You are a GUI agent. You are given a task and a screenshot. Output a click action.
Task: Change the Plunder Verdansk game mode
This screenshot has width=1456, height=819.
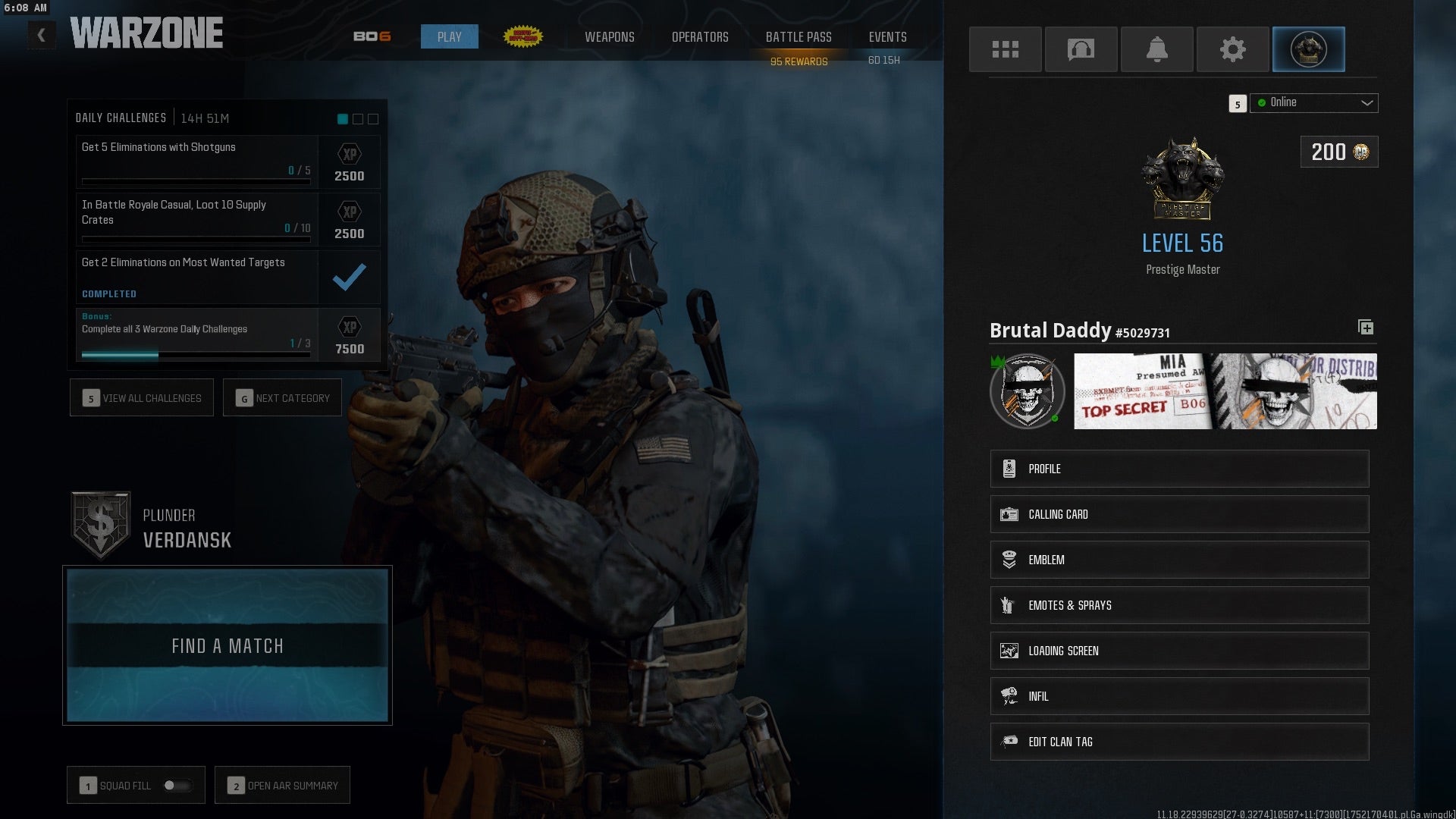coord(152,528)
